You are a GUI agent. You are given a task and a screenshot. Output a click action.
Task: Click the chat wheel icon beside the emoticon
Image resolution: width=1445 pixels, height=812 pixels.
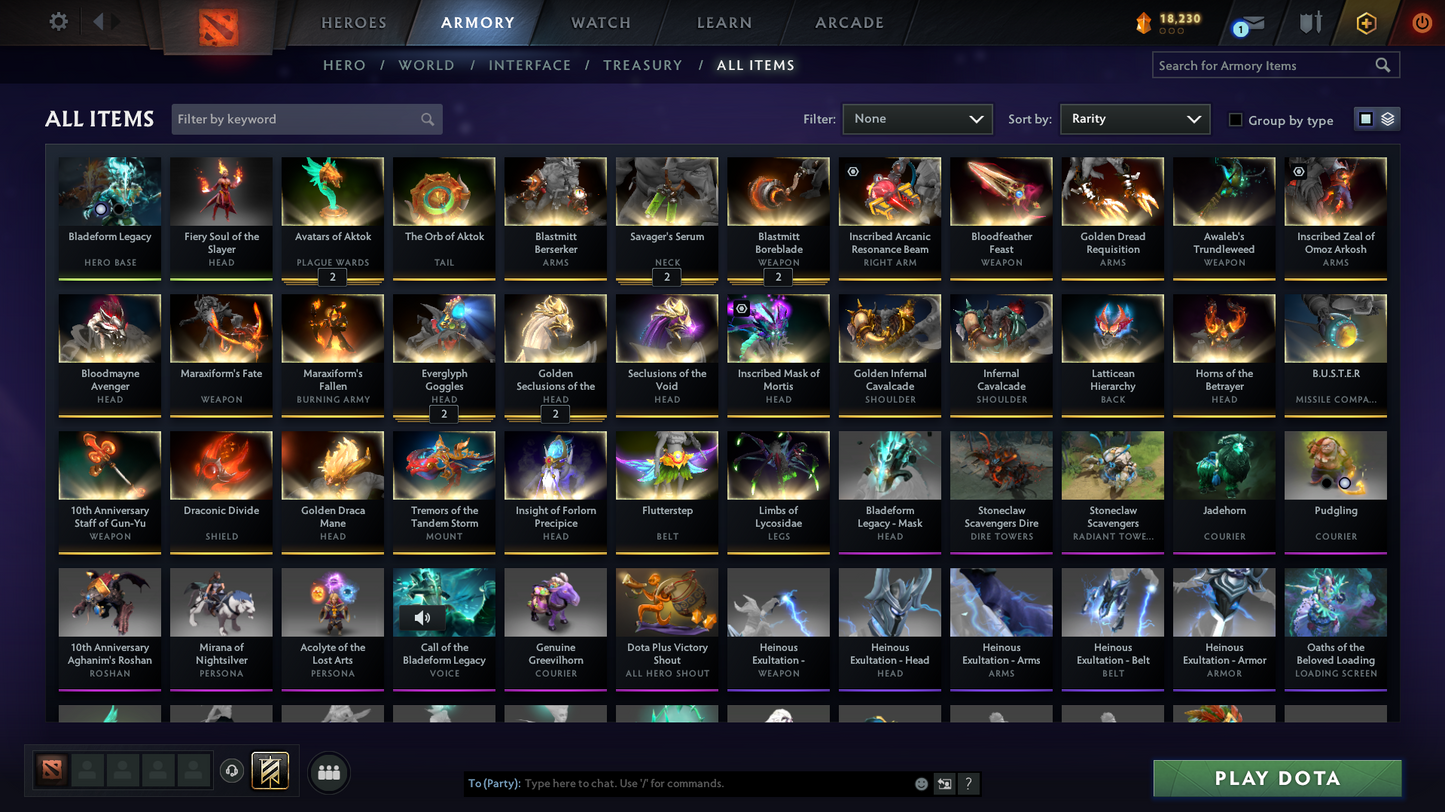943,784
